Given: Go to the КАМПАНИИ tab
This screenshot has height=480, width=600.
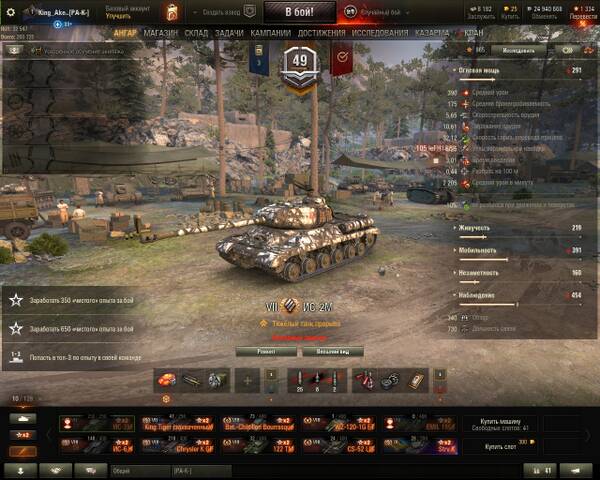Looking at the screenshot, I should [270, 33].
